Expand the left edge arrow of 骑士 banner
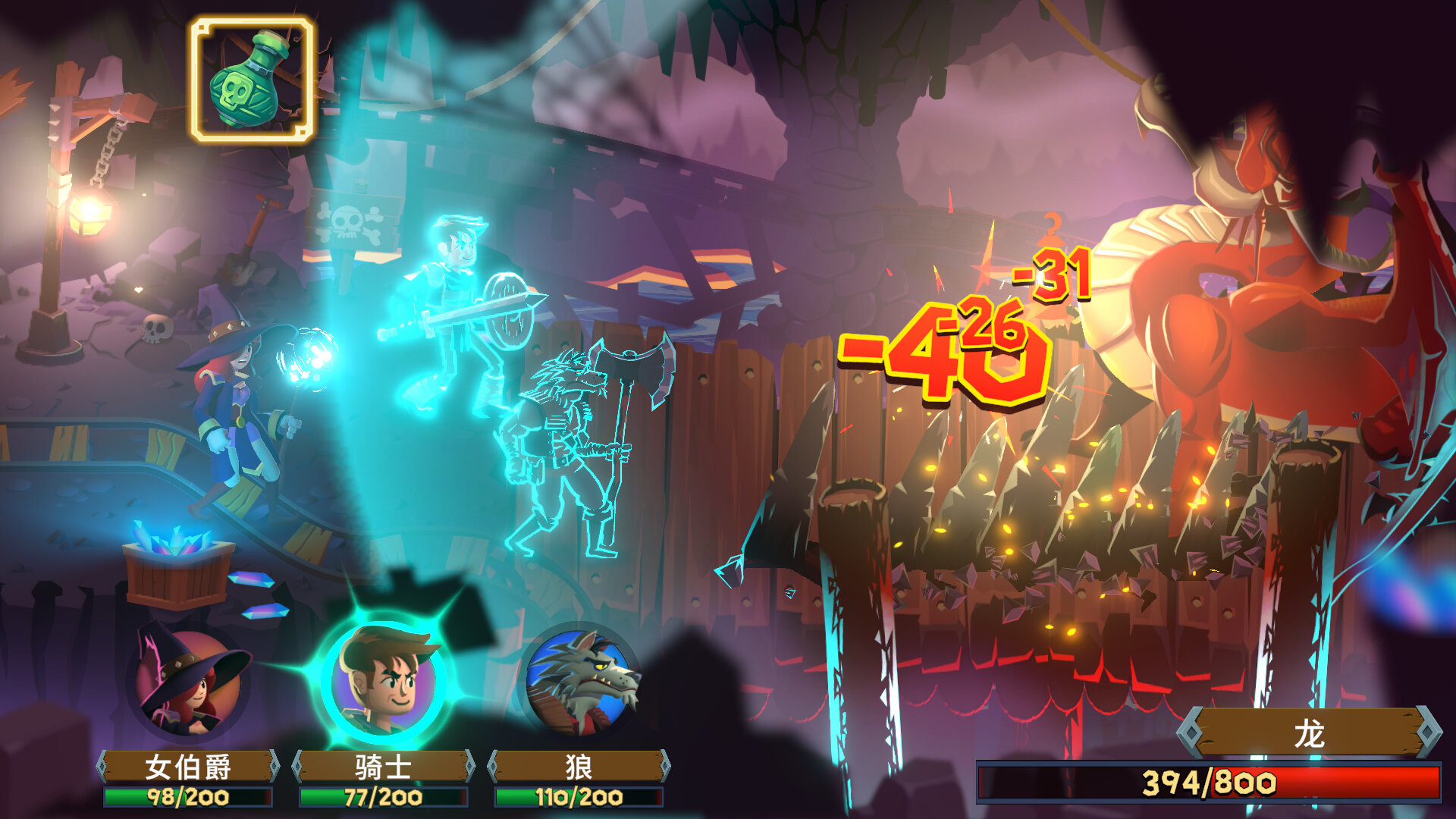1456x819 pixels. 298,764
